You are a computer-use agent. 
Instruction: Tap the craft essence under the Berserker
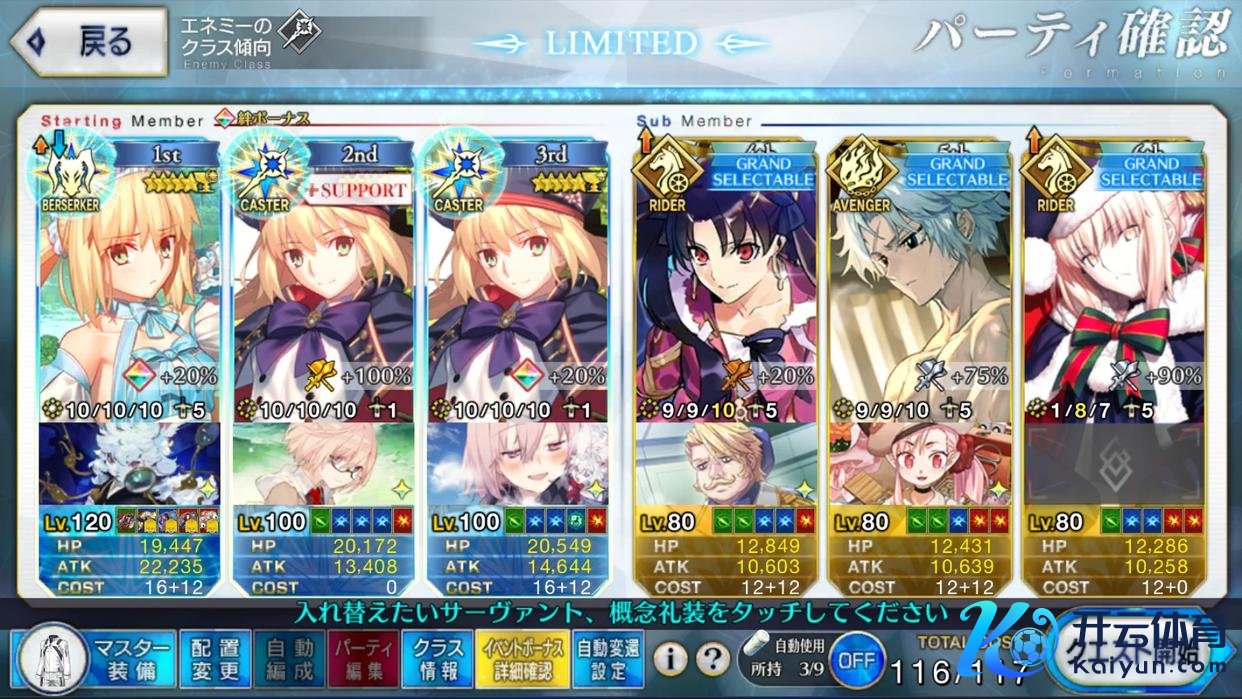point(131,464)
